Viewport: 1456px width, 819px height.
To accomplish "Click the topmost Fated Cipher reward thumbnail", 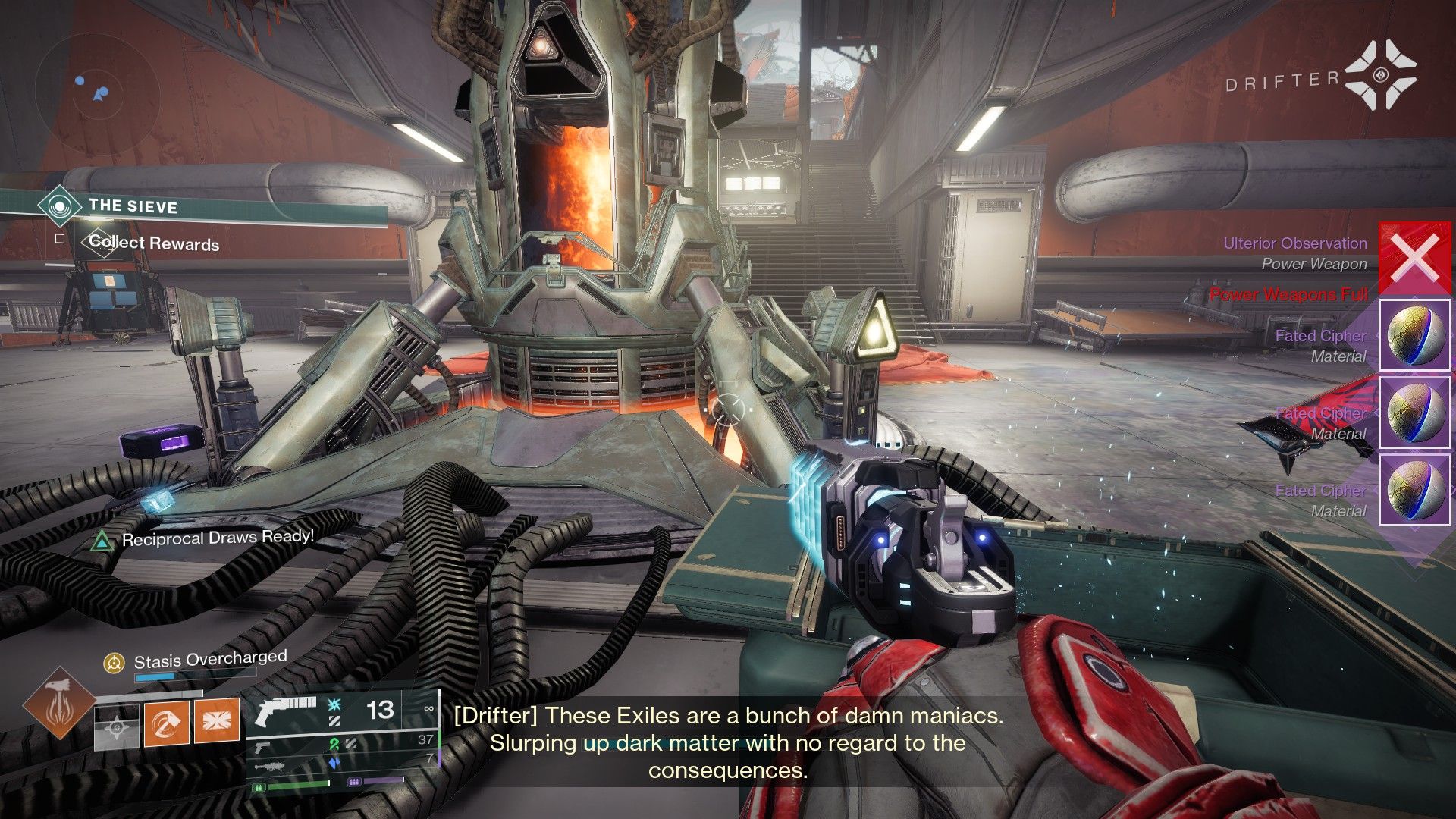I will point(1414,334).
